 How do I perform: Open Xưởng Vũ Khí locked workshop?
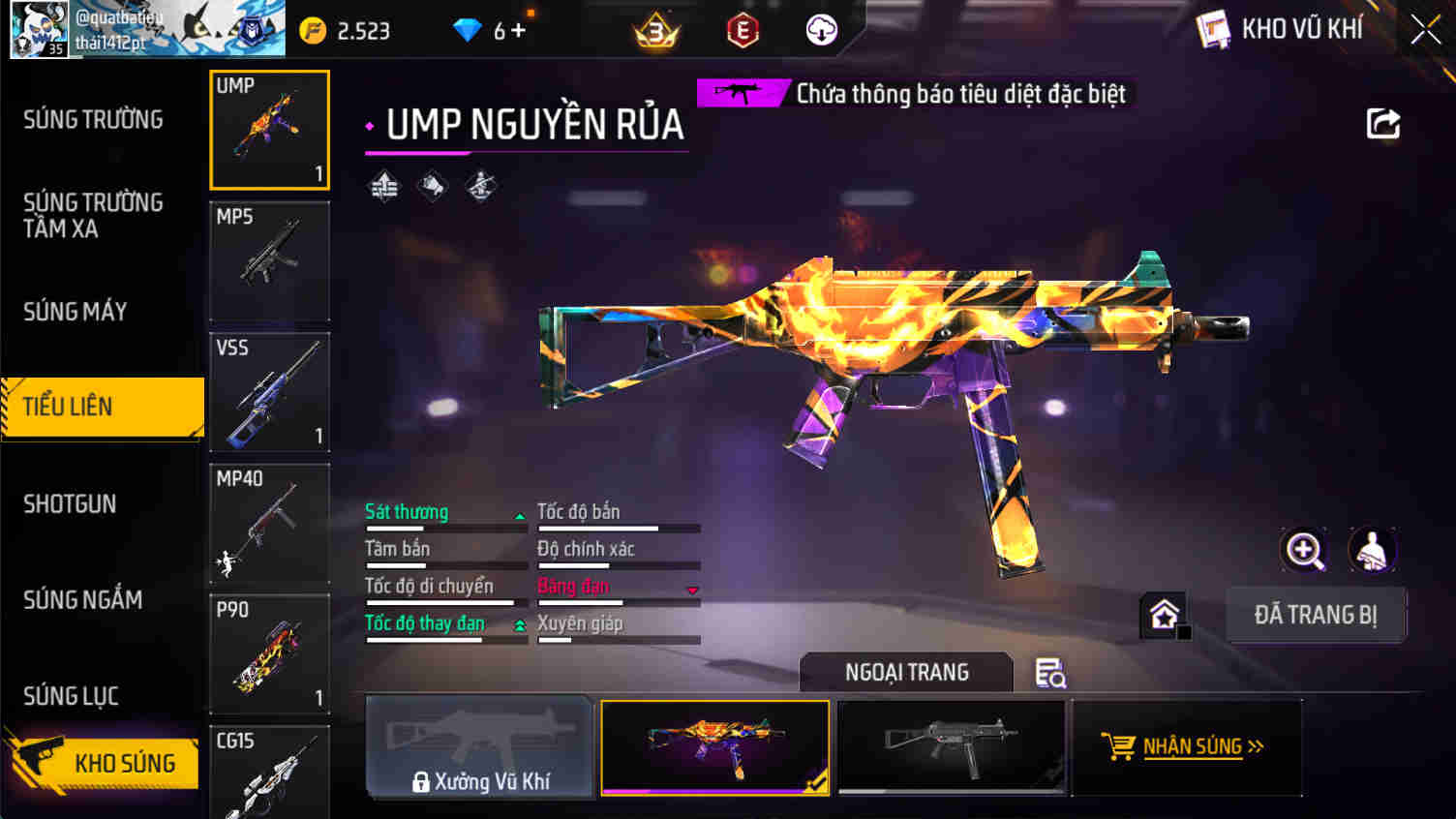pos(479,746)
